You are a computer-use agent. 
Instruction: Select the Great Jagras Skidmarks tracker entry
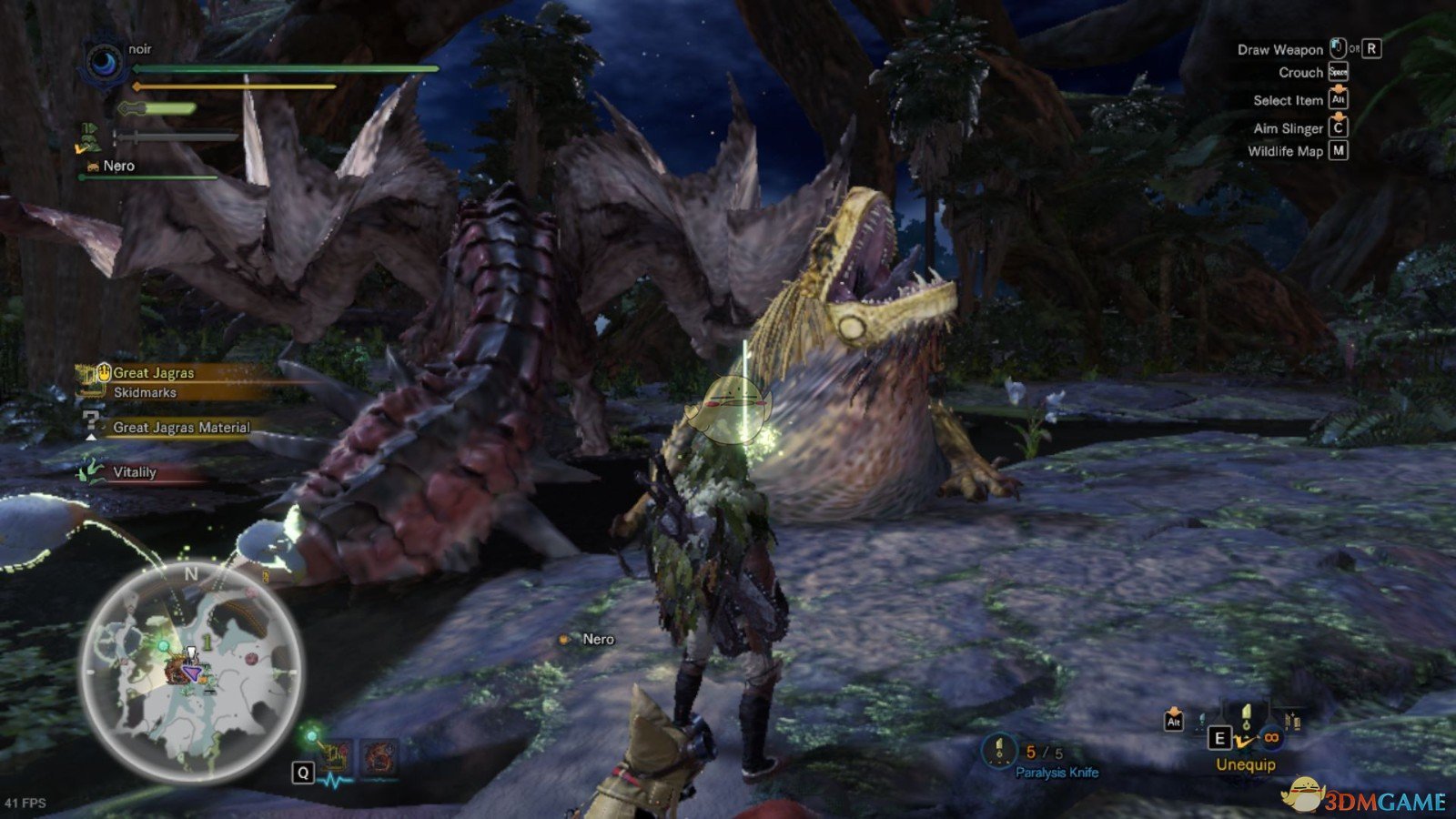pyautogui.click(x=153, y=382)
